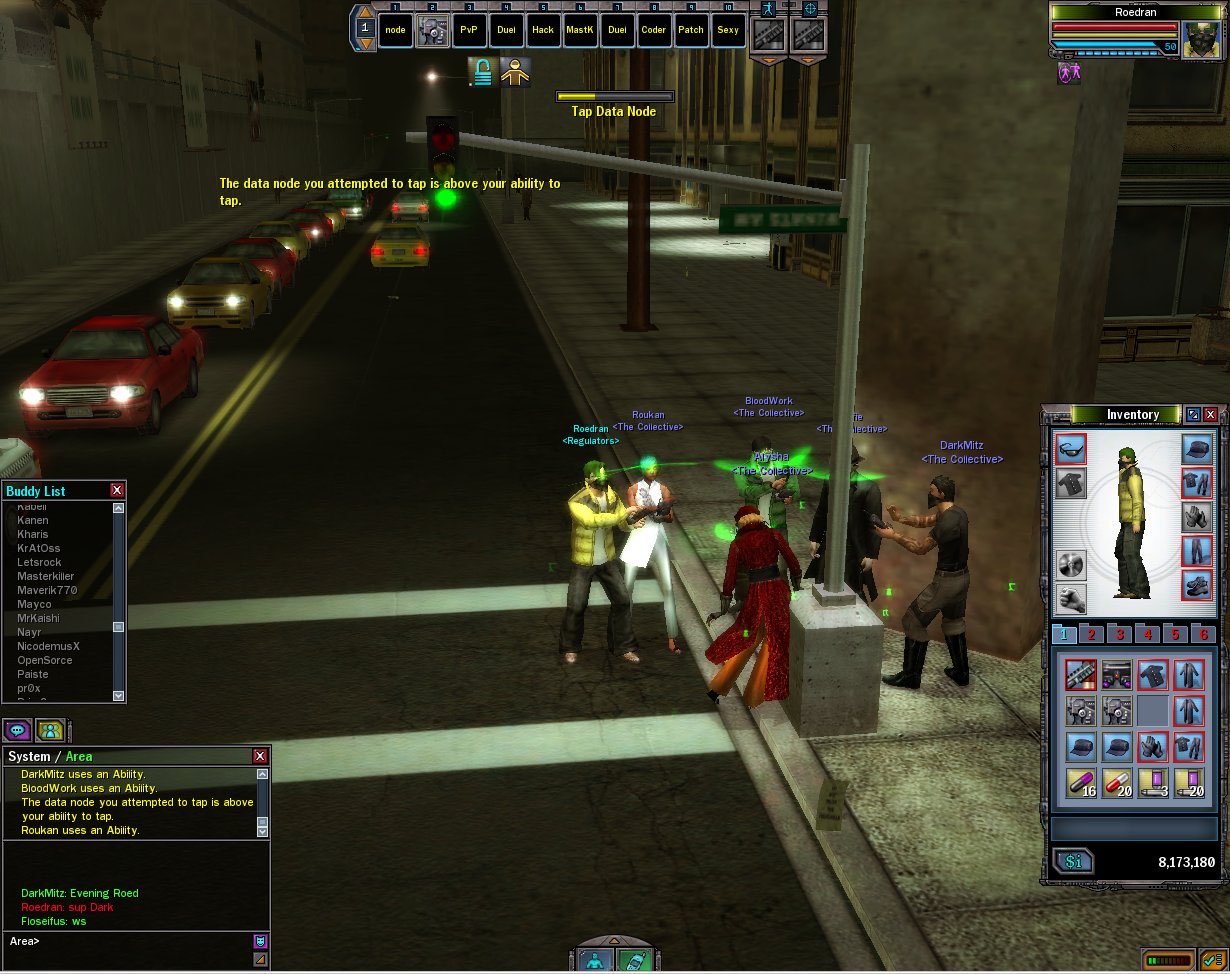Select the purple pill stack of 16

click(x=1081, y=783)
